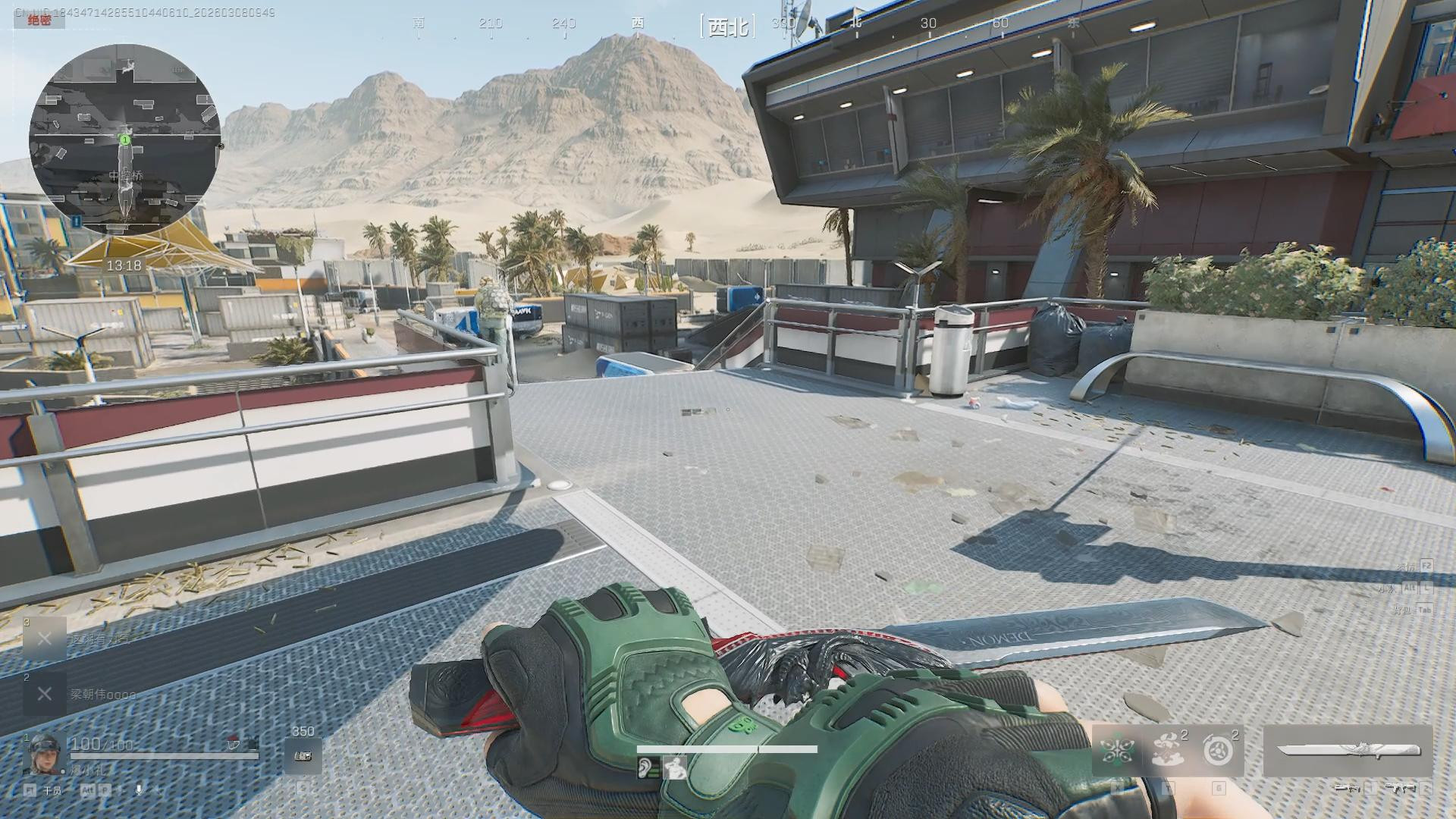Click your operator portrait
The image size is (1456, 819).
tap(41, 753)
